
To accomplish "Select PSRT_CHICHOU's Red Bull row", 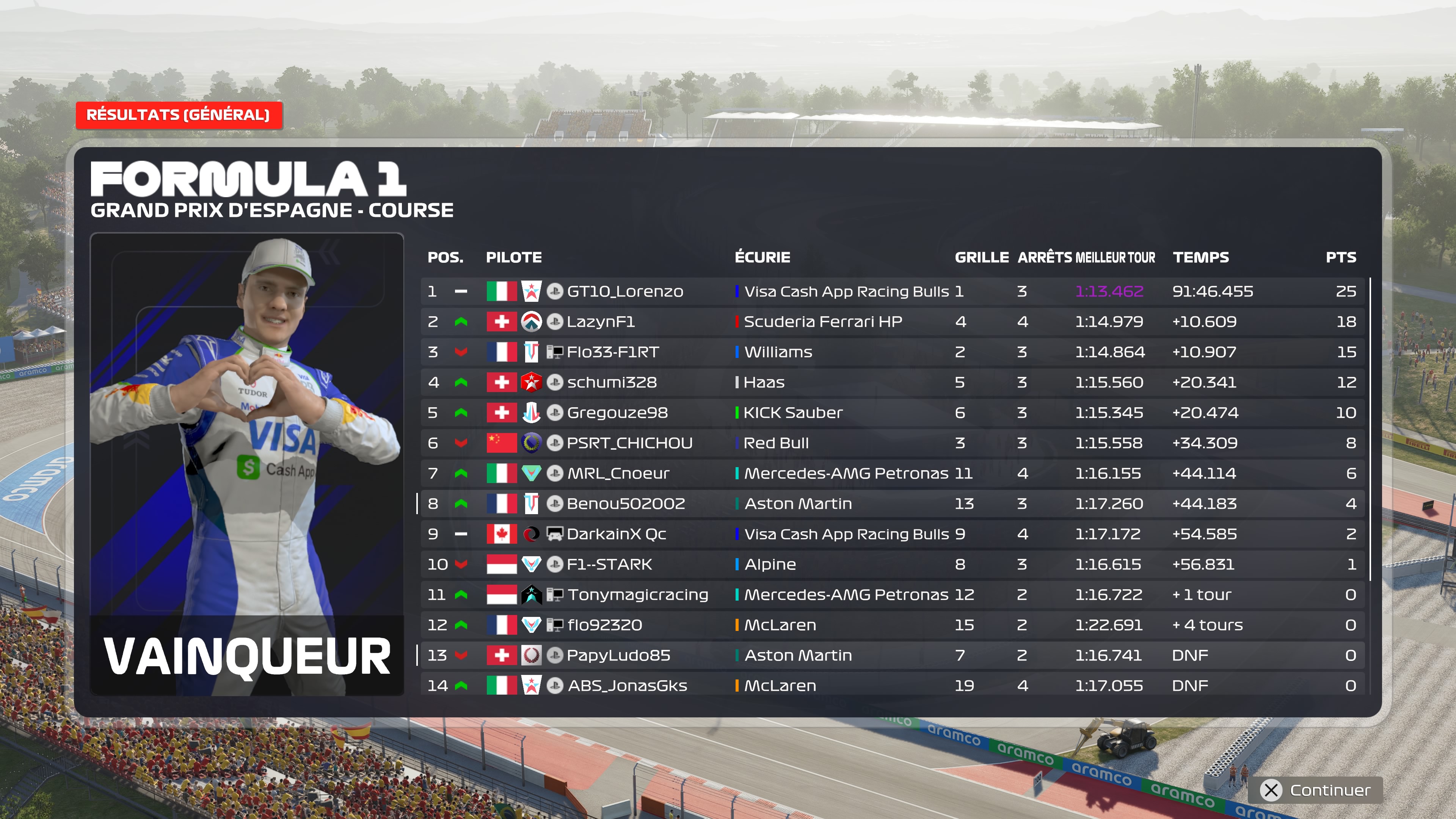I will 892,443.
